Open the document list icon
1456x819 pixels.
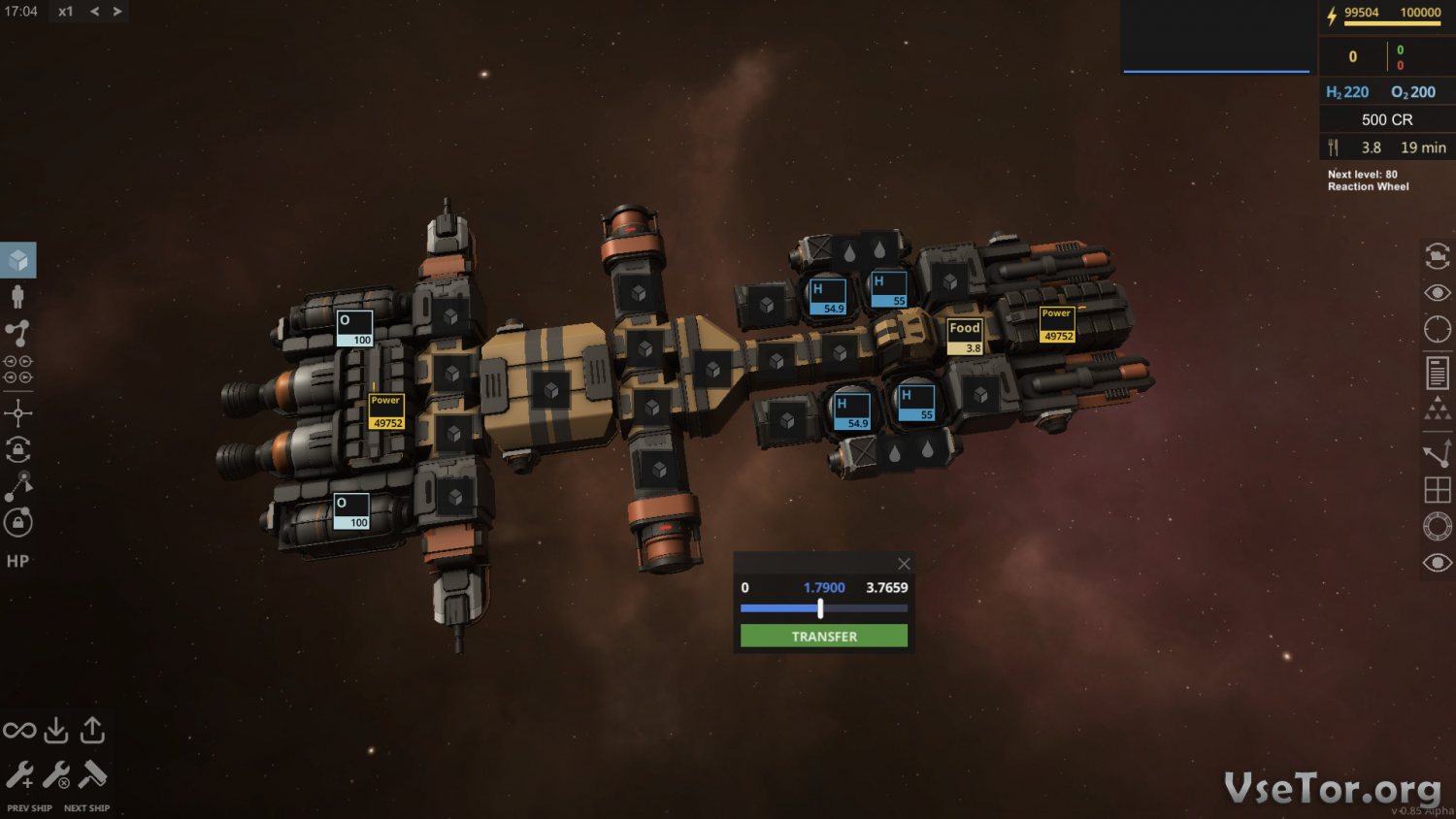[1438, 372]
